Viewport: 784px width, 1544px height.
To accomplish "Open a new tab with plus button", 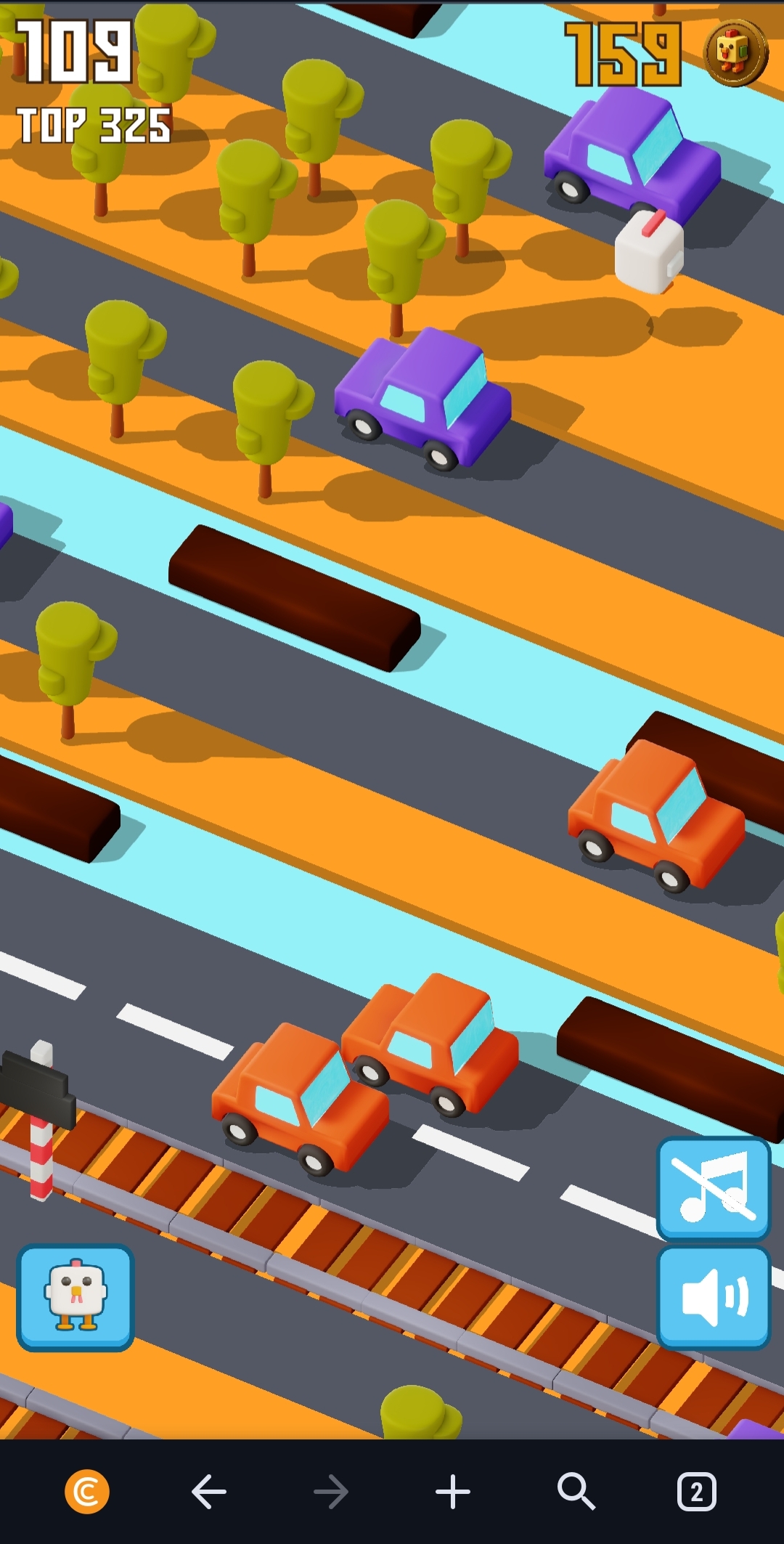I will pyautogui.click(x=453, y=1492).
